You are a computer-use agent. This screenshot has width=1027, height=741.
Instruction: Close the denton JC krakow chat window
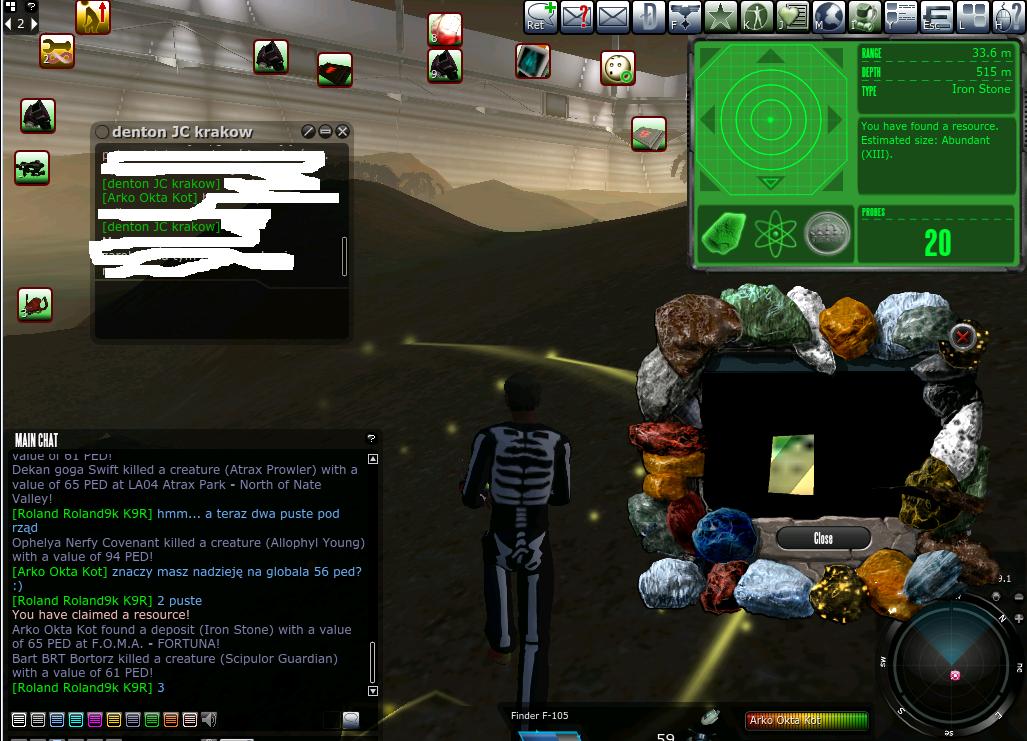point(343,131)
